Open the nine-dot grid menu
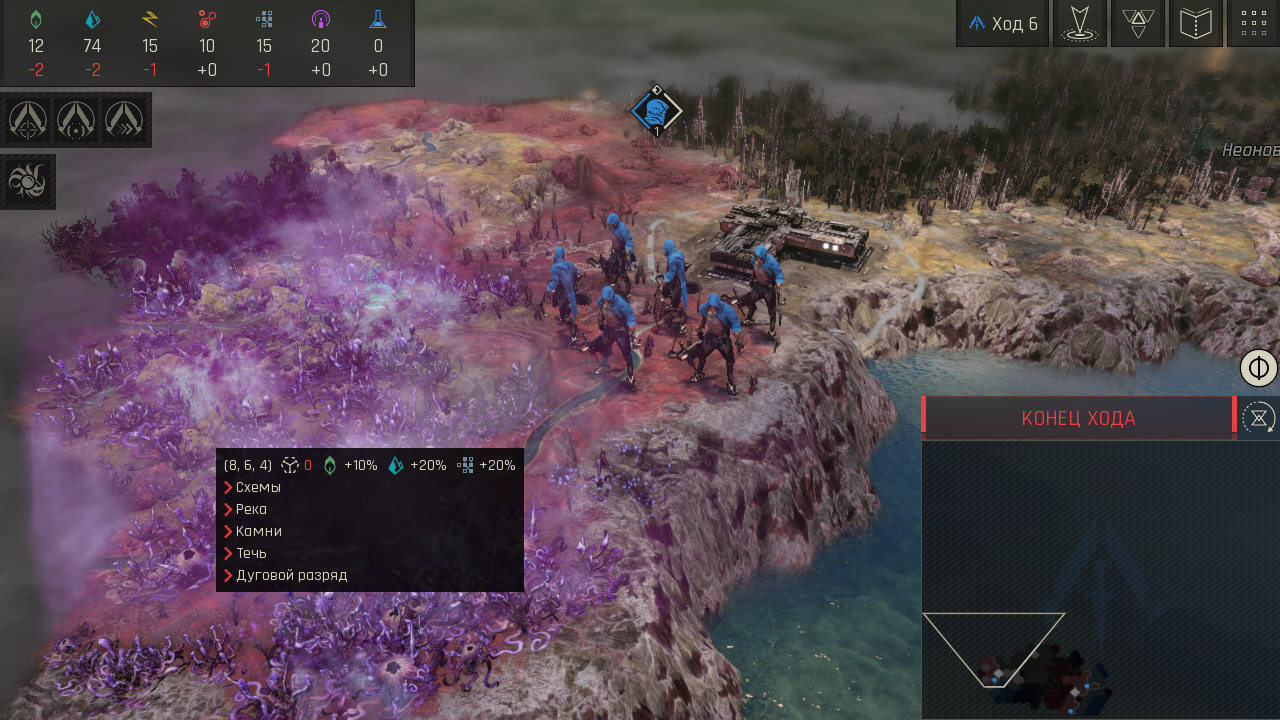 pos(1252,24)
